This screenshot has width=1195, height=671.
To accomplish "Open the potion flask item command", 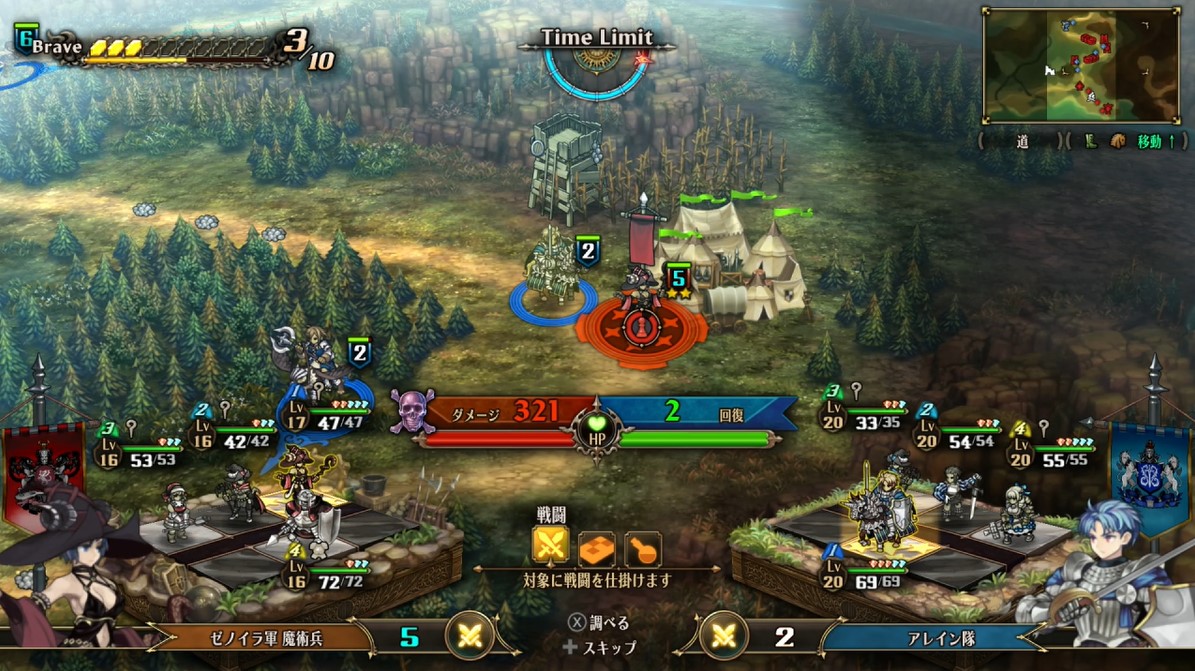I will (642, 546).
